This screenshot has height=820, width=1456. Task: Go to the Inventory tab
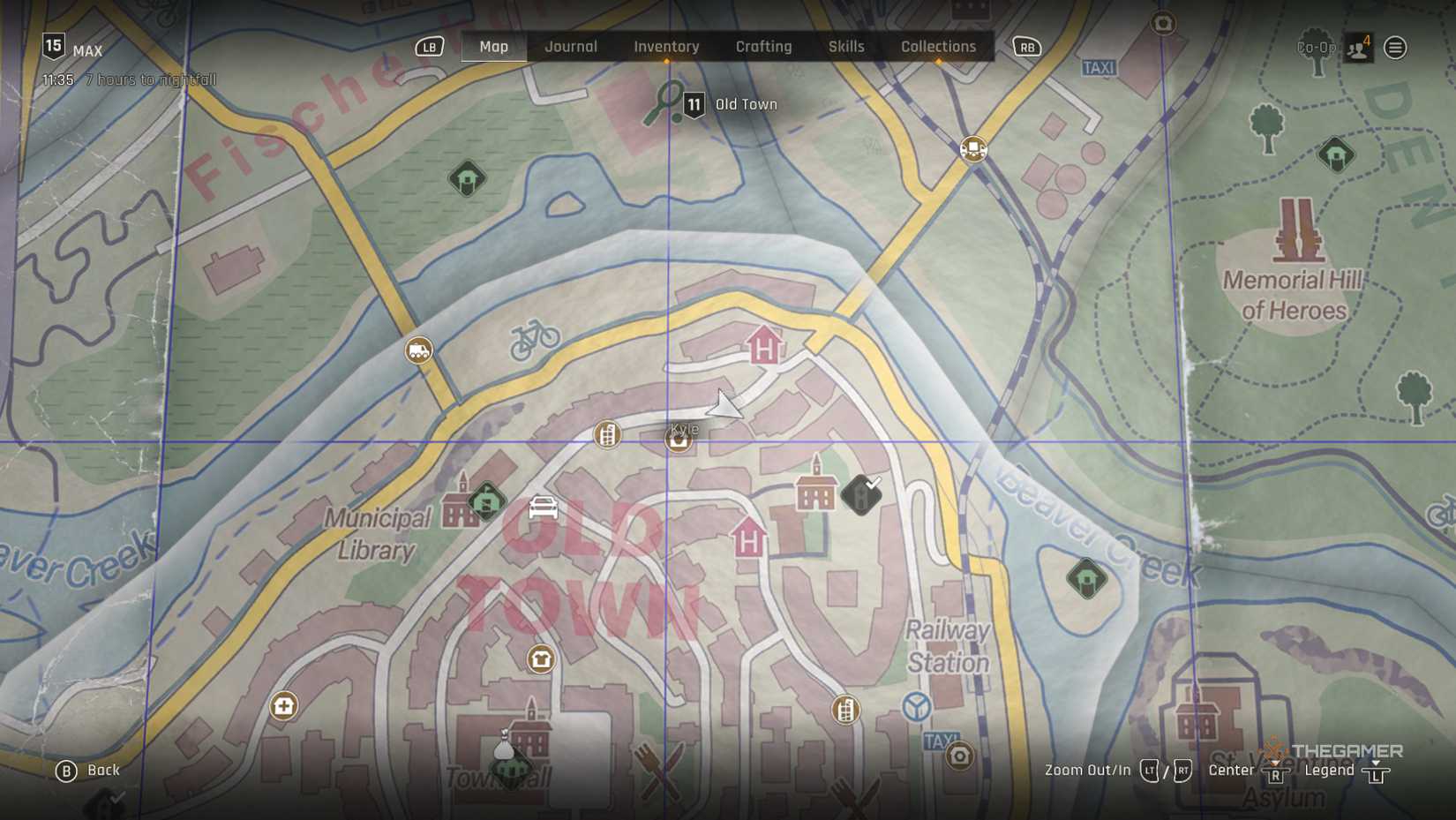click(x=666, y=47)
